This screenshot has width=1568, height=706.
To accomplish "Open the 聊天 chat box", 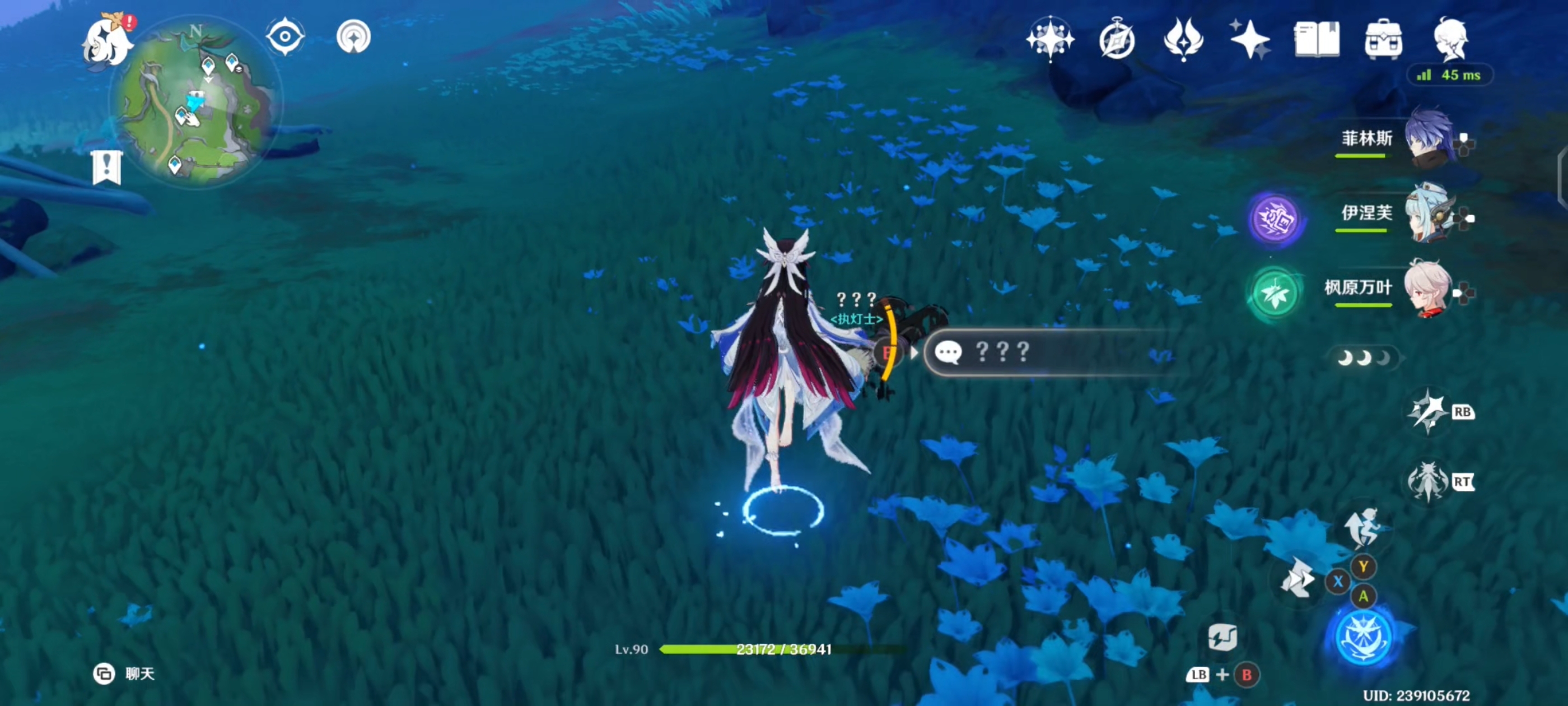I will pos(124,673).
